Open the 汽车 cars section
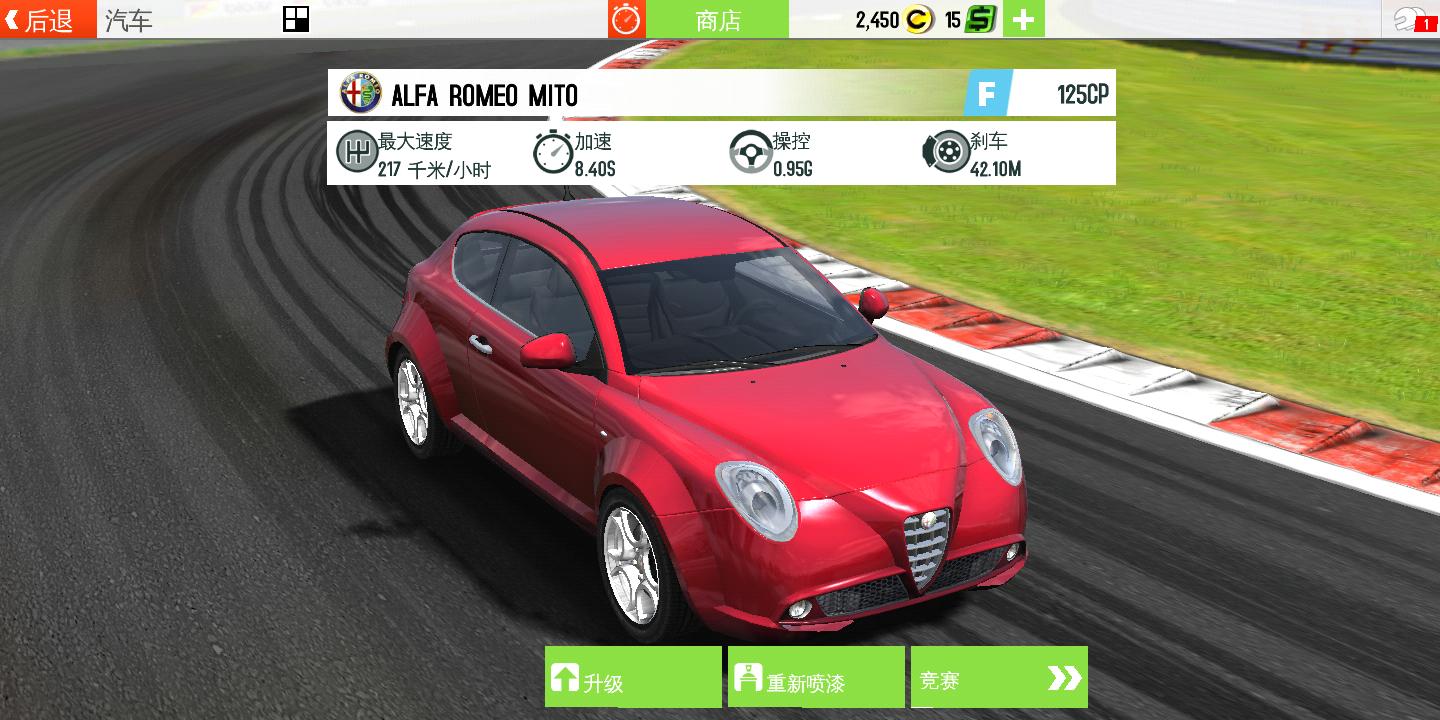 [130, 20]
